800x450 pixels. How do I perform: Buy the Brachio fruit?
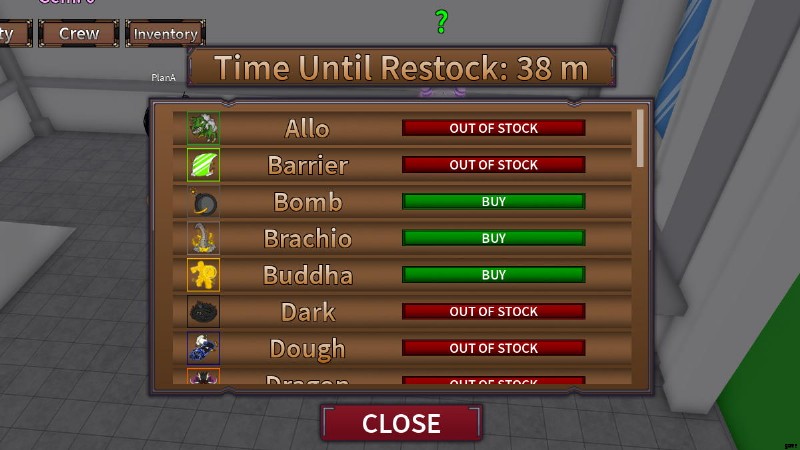[x=493, y=238]
